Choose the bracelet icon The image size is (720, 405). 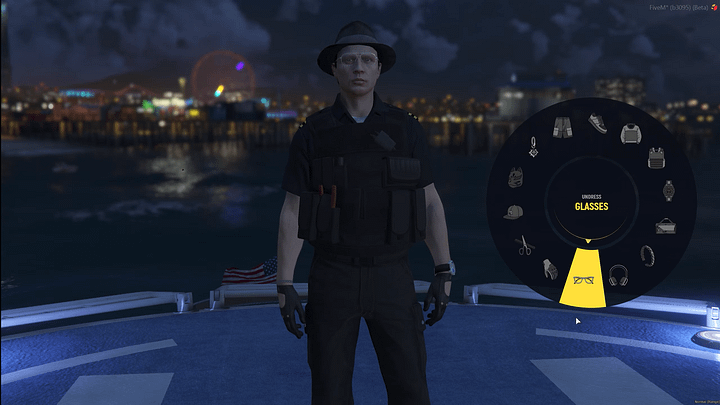pos(646,255)
